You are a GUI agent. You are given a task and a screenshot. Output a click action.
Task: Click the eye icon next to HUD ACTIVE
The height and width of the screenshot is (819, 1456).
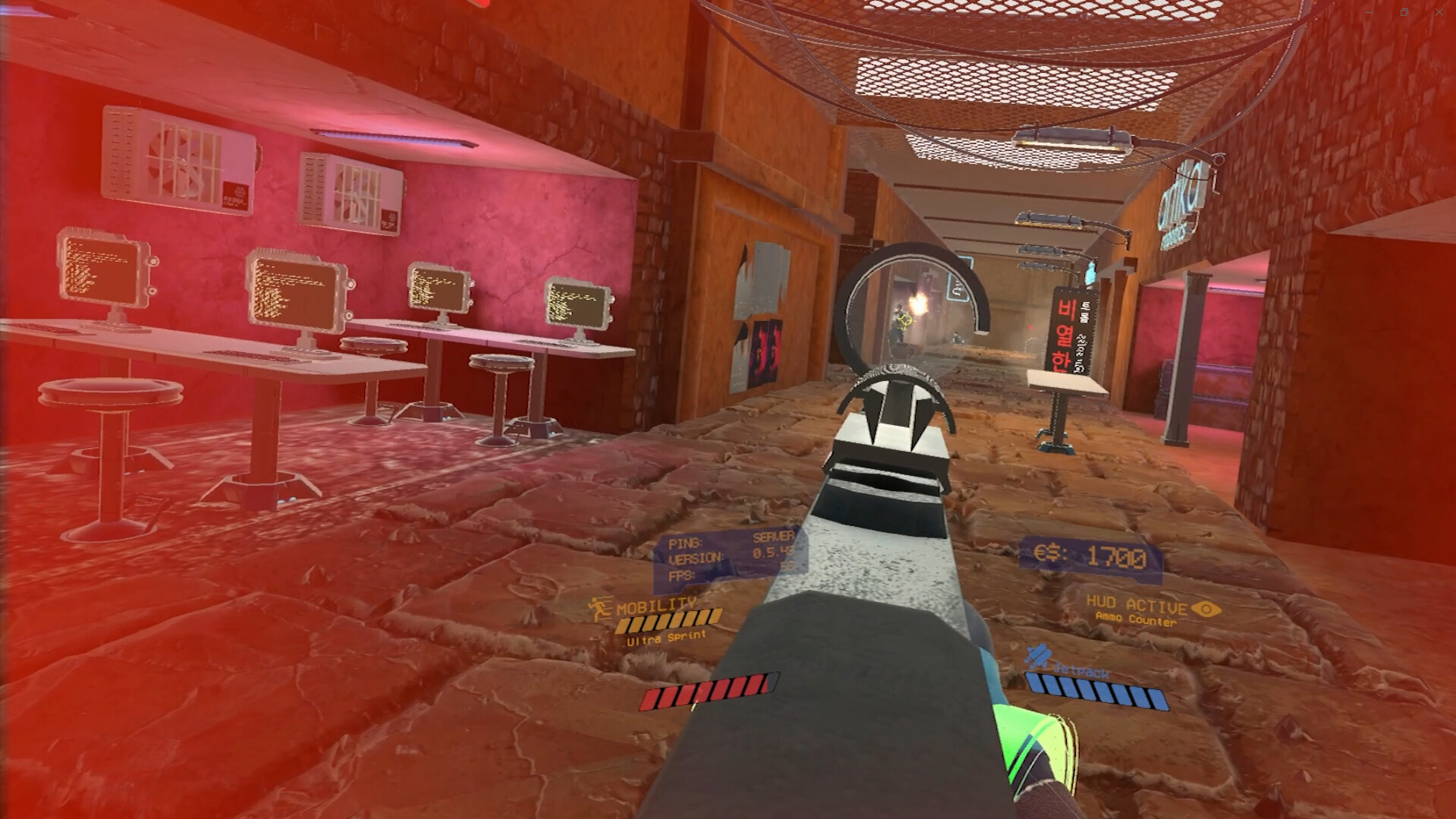[1205, 607]
